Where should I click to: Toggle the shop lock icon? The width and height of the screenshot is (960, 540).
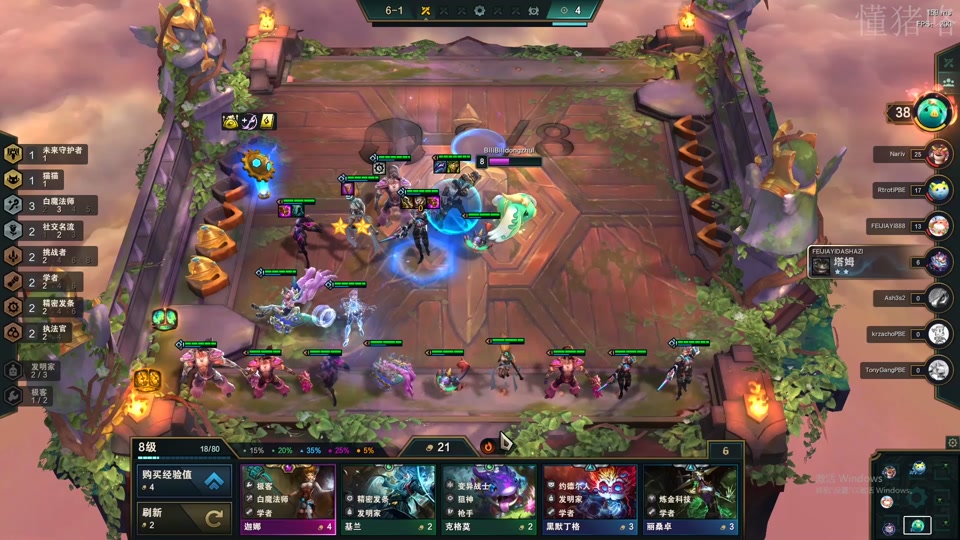[488, 446]
